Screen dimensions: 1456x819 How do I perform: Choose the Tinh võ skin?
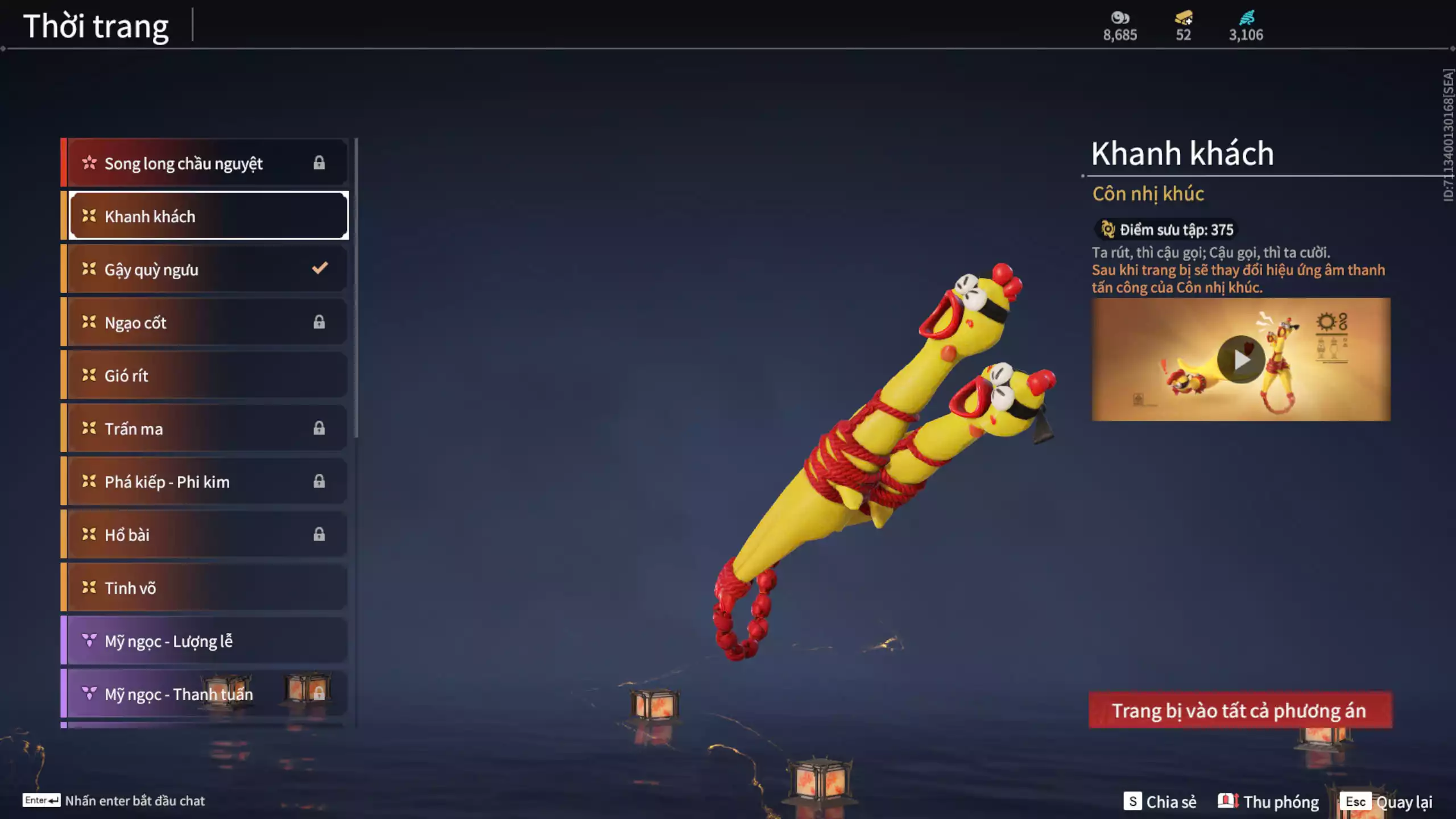click(x=205, y=588)
